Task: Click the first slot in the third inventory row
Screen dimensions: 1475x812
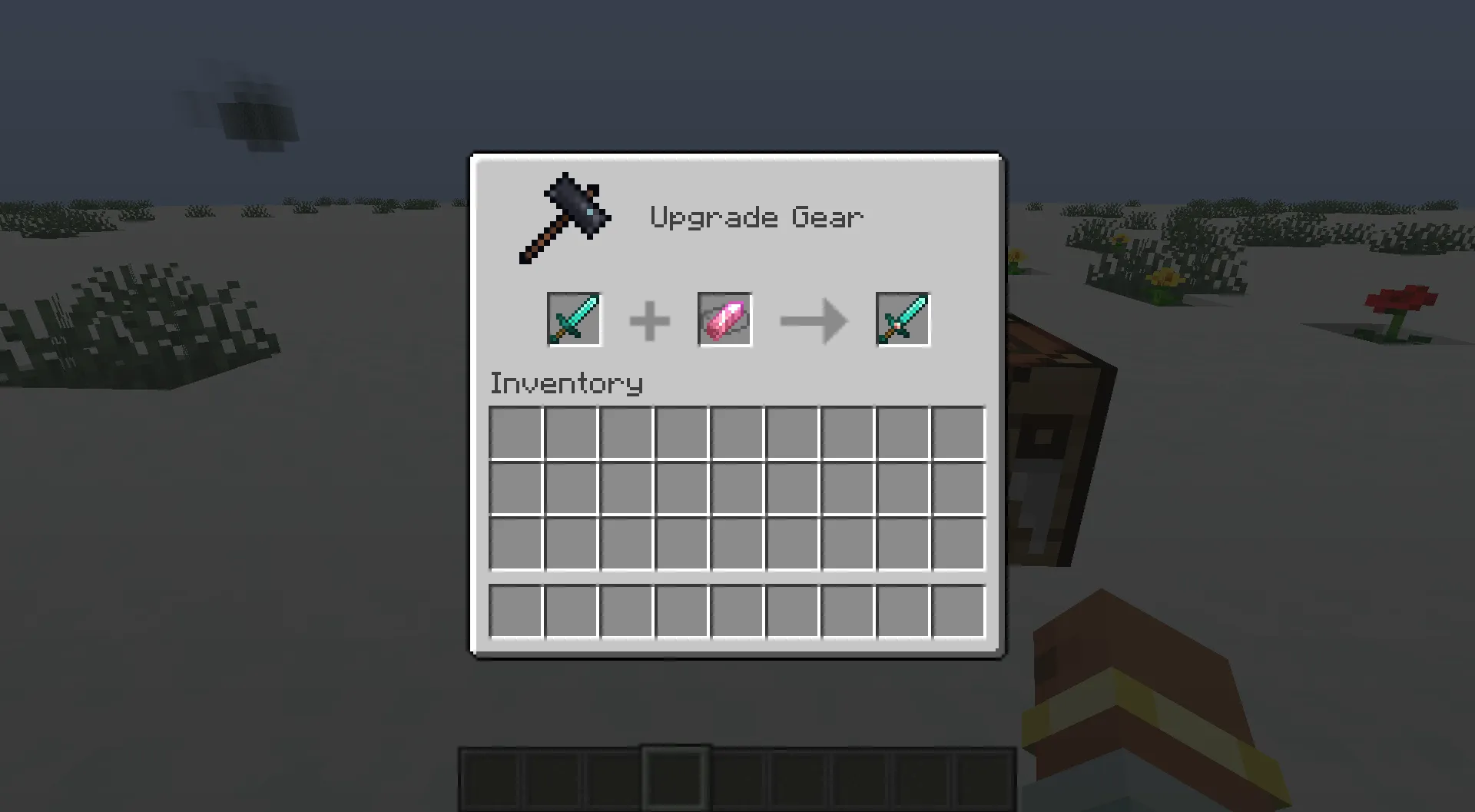Action: (515, 542)
